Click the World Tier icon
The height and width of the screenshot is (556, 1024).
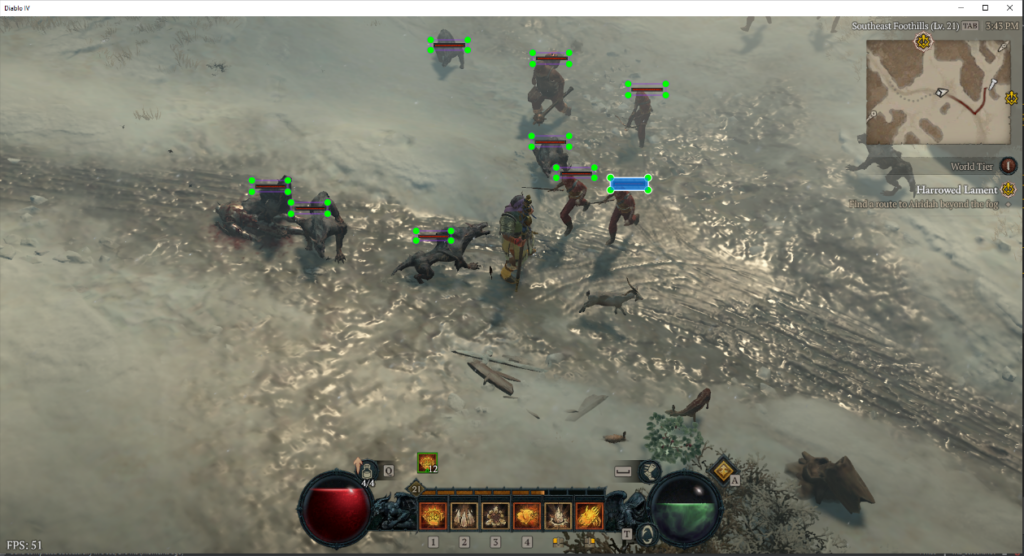pos(1009,165)
